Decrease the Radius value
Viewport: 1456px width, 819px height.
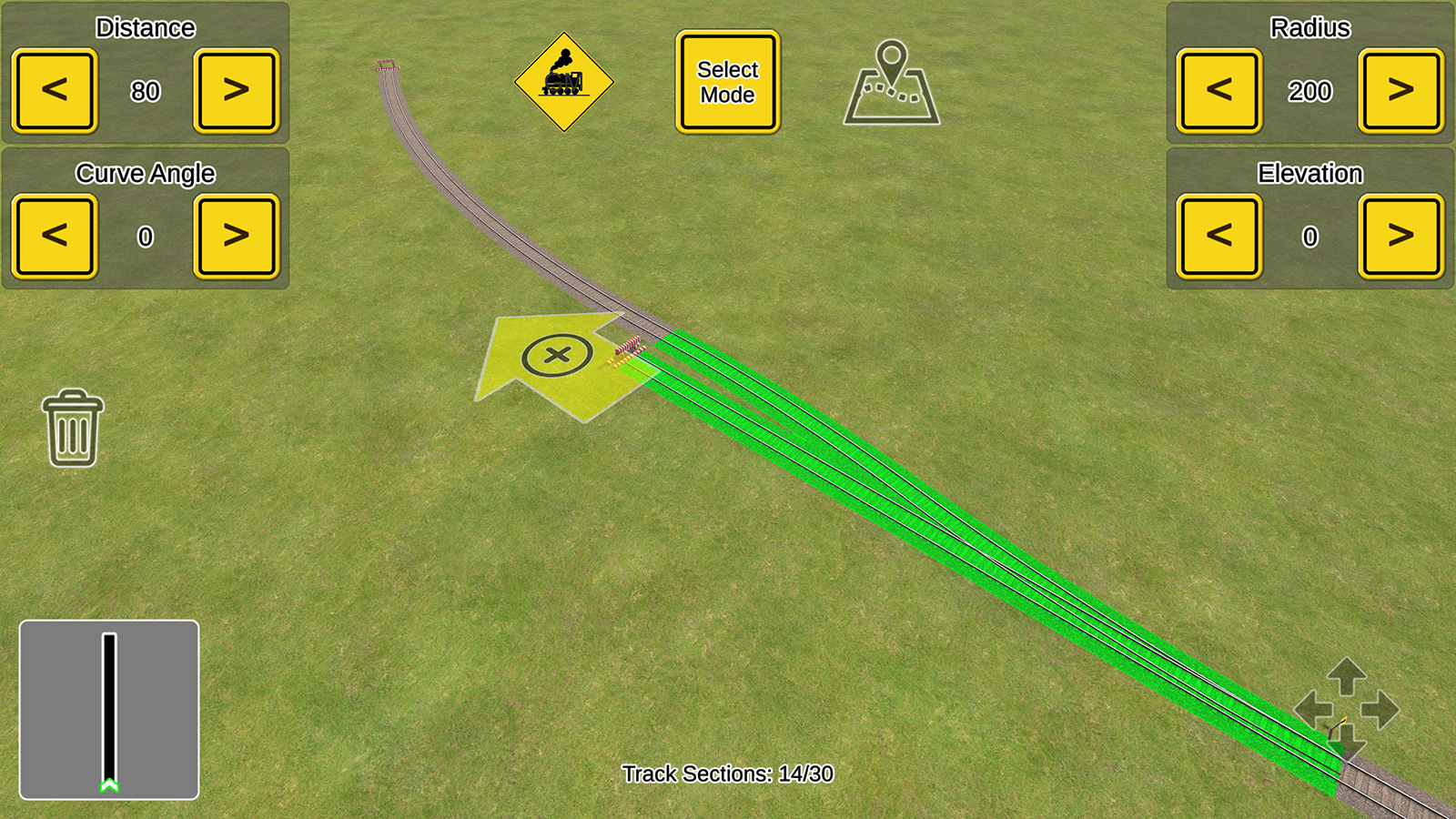[x=1219, y=90]
